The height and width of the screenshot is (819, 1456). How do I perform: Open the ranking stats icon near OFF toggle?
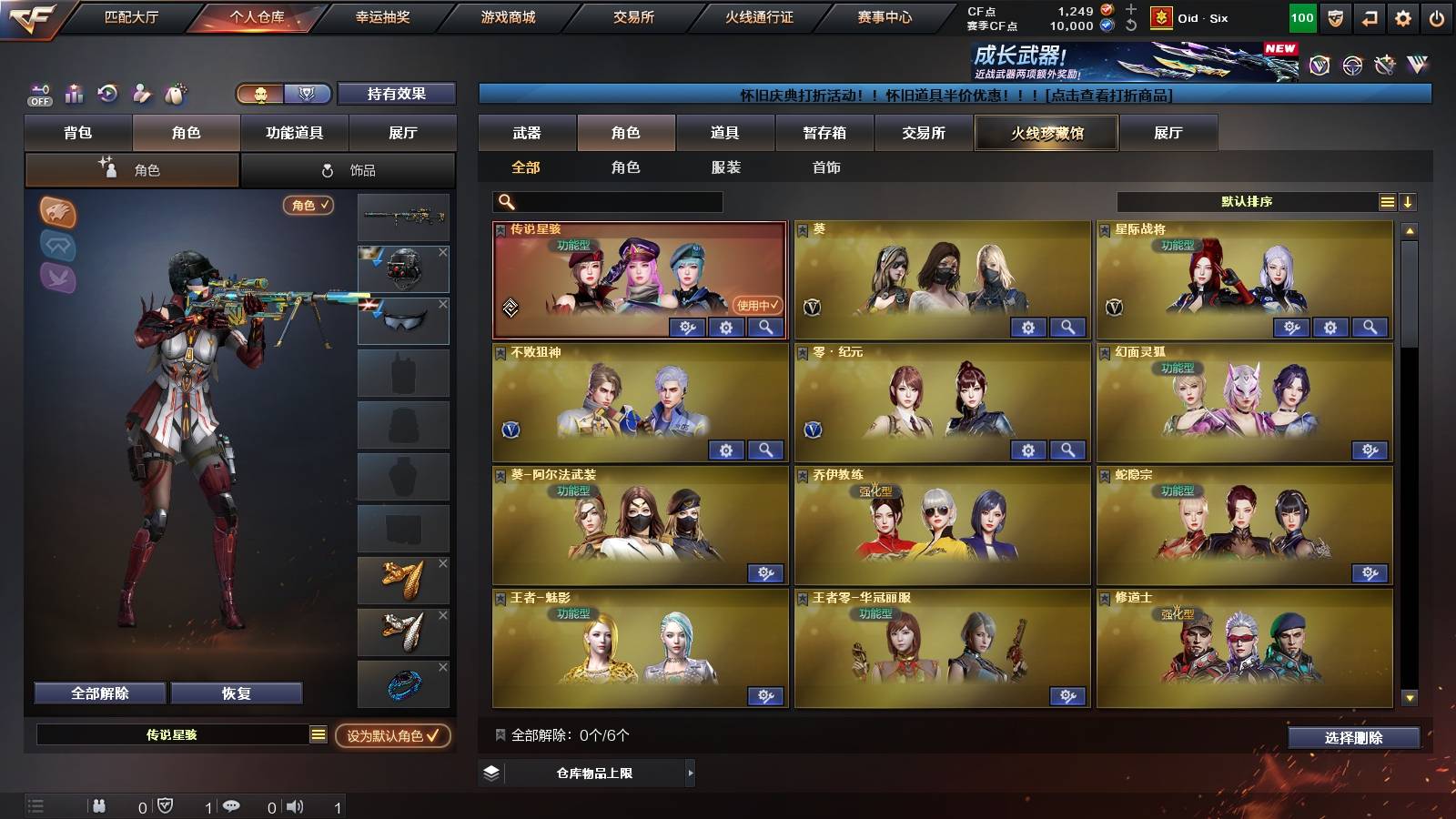click(73, 93)
